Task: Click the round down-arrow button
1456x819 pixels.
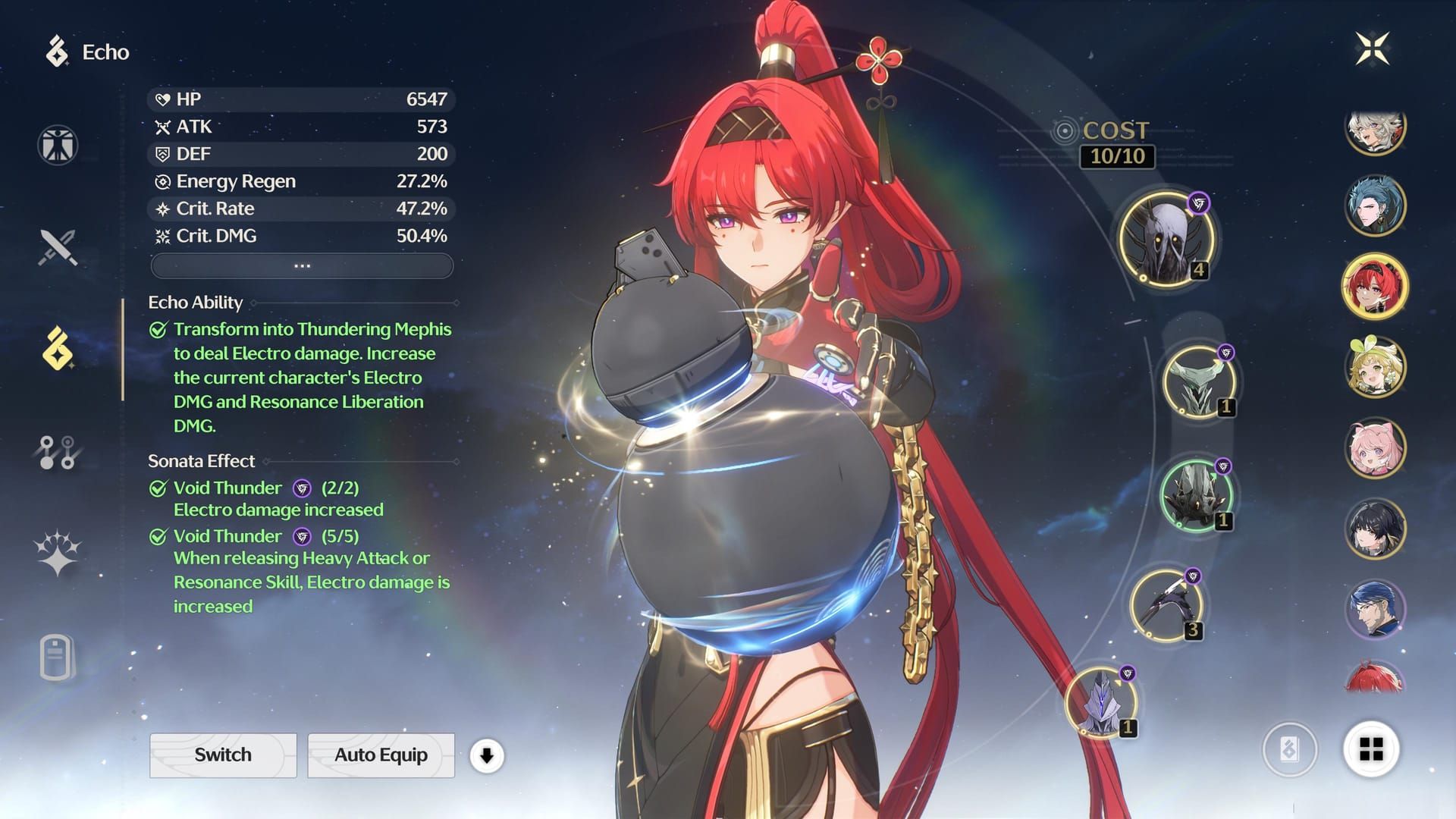Action: 487,756
